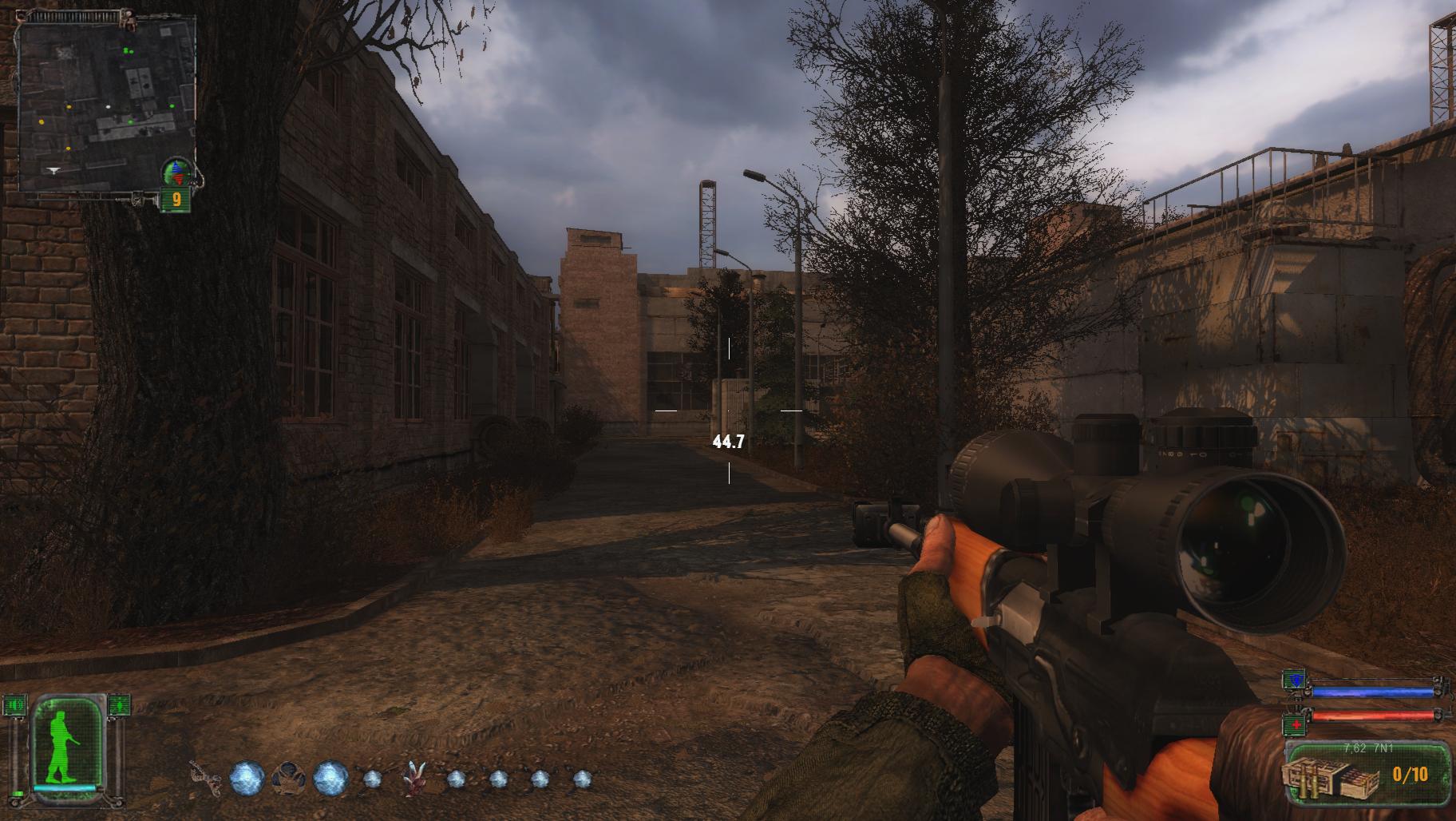The image size is (1456, 821).
Task: Select the visibility indicator with standing figure
Action: [119, 705]
